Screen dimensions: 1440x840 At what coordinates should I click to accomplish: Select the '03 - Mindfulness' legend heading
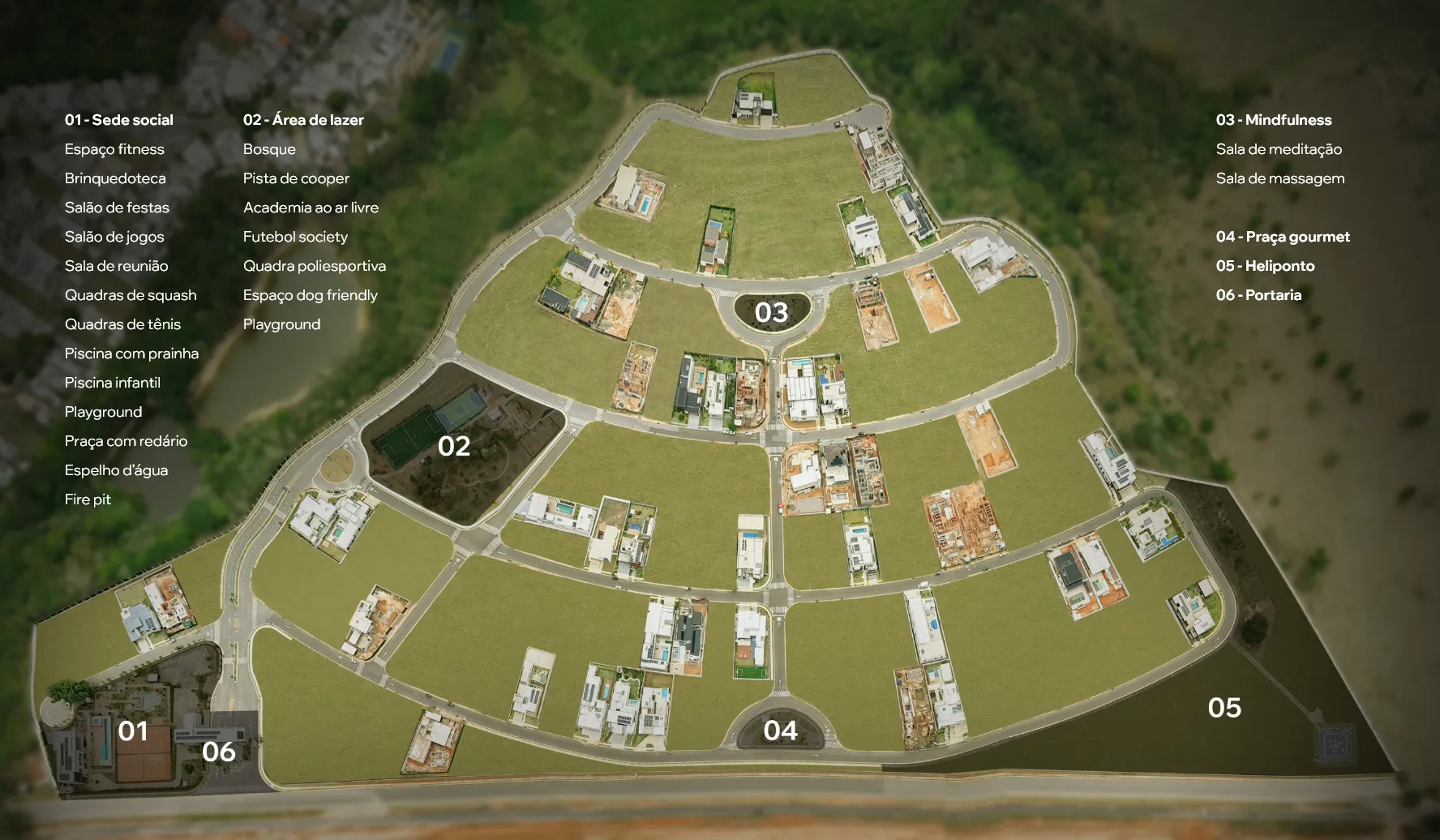pos(1274,120)
